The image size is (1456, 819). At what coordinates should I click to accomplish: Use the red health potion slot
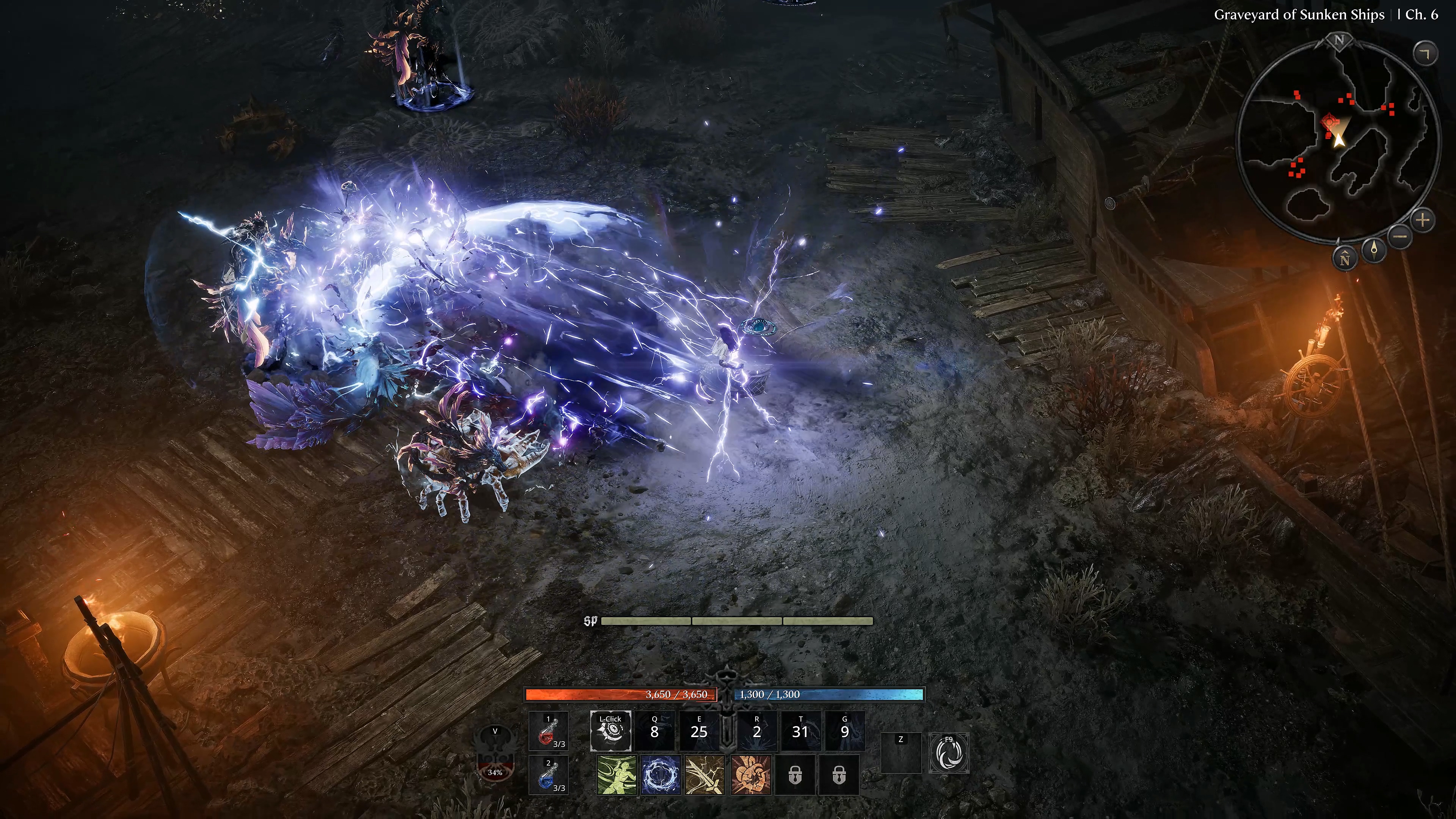pos(548,731)
